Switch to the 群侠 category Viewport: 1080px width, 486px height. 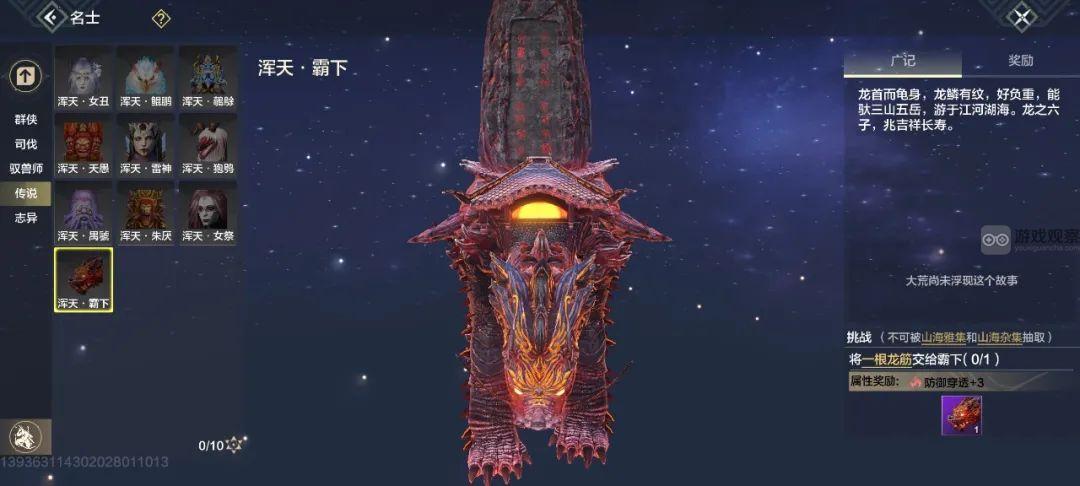point(26,119)
